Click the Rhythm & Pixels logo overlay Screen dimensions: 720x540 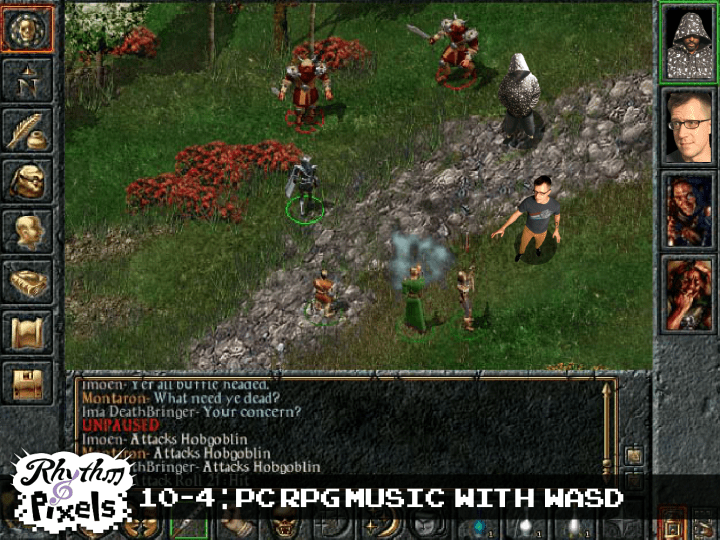[70, 490]
